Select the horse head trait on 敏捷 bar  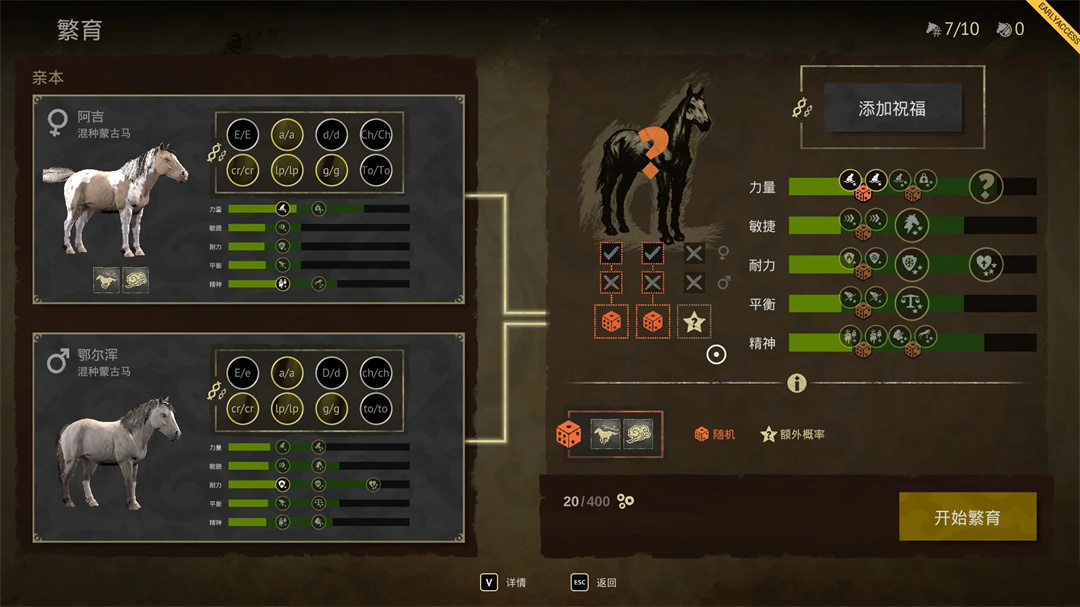(911, 225)
